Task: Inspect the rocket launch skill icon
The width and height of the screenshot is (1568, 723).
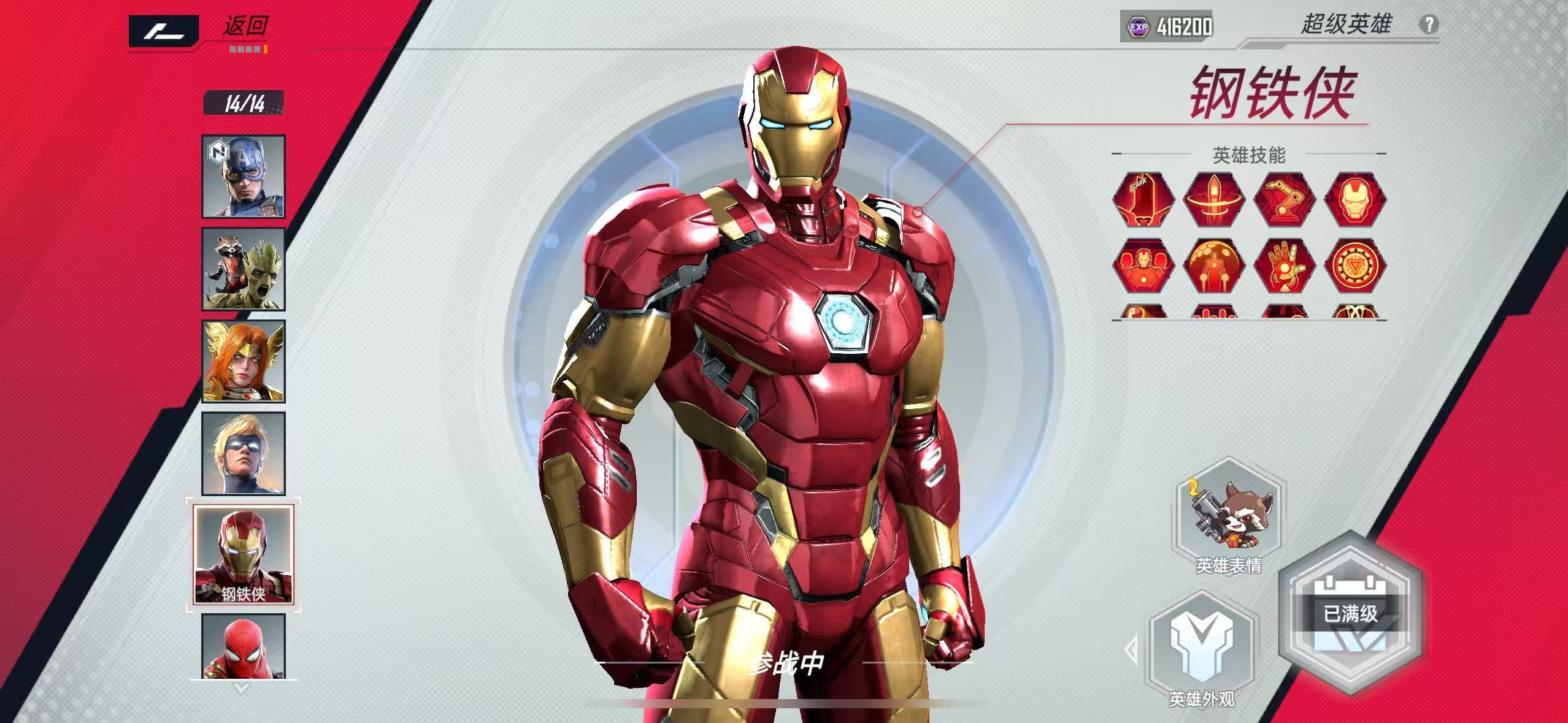Action: pos(1213,200)
